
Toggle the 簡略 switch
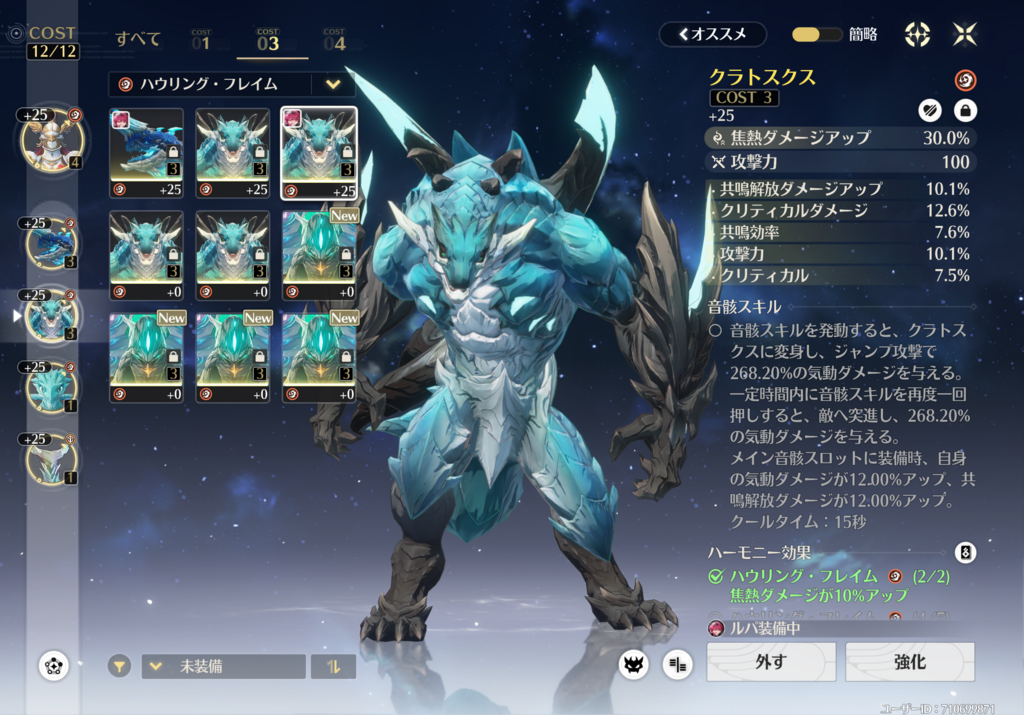[x=817, y=34]
